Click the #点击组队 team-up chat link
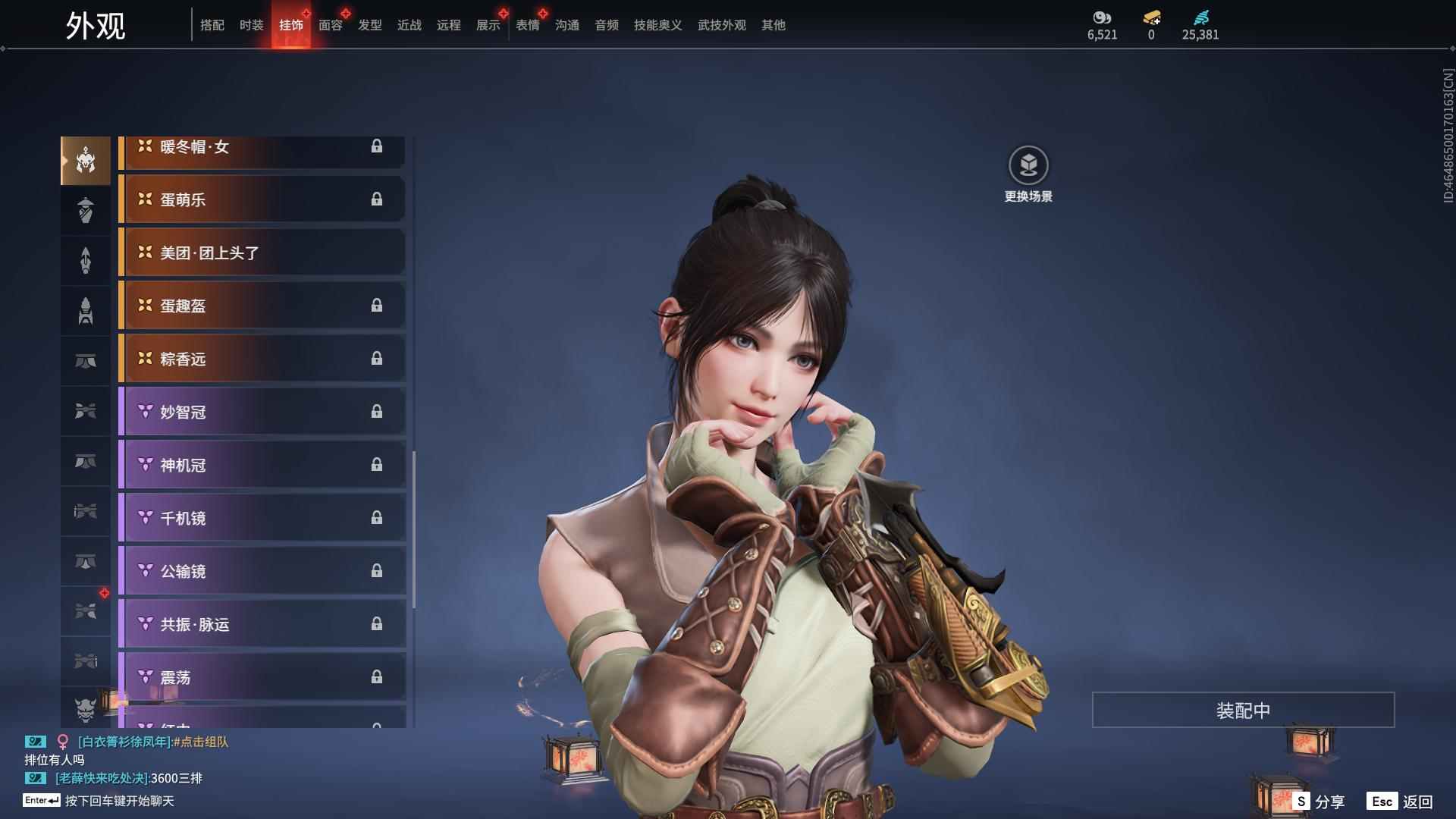This screenshot has width=1456, height=819. (201, 742)
